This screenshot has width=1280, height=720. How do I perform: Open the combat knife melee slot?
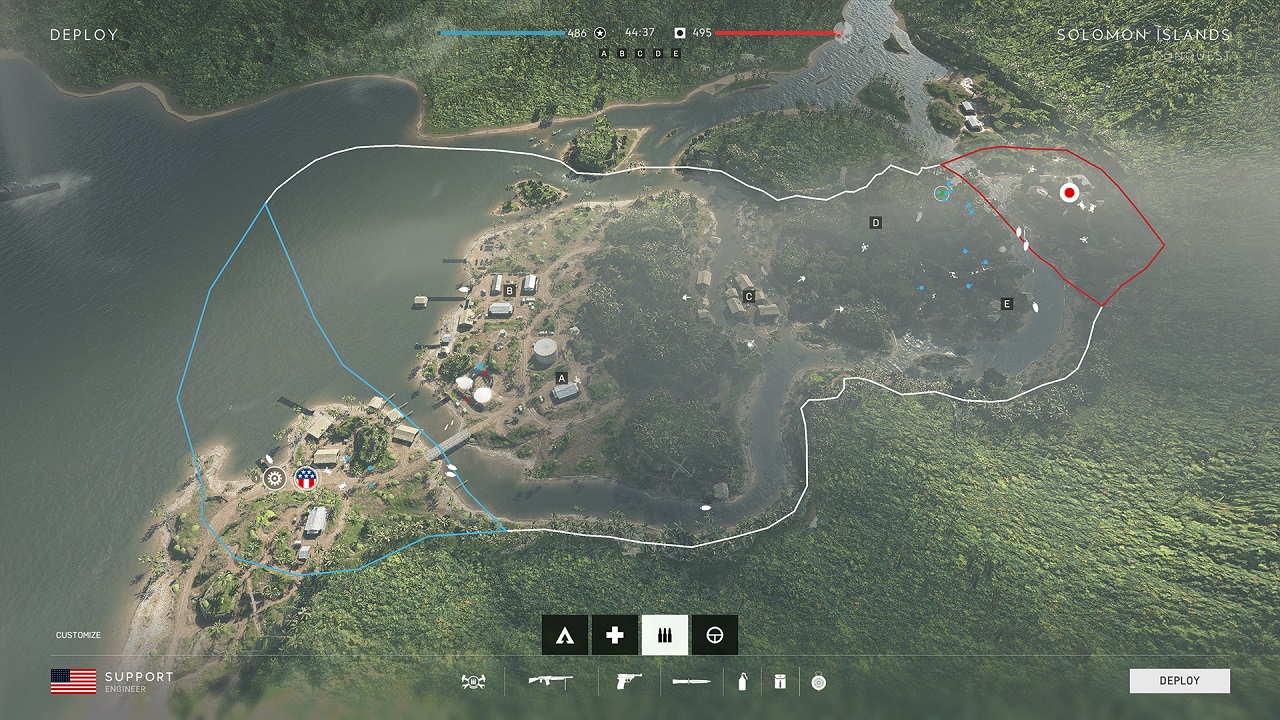(692, 682)
